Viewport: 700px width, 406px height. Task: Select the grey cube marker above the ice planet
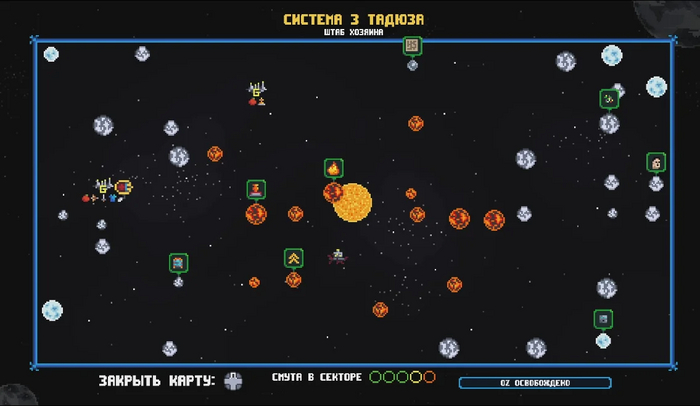coord(602,319)
